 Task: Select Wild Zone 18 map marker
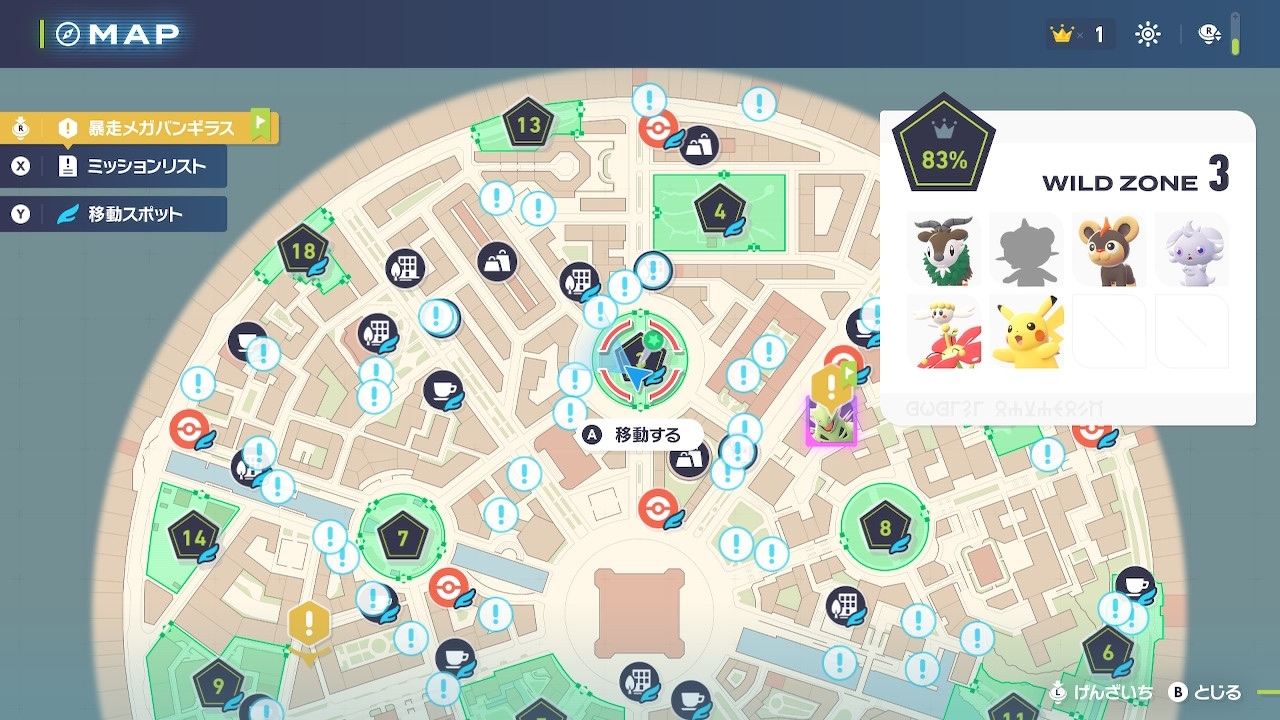303,251
